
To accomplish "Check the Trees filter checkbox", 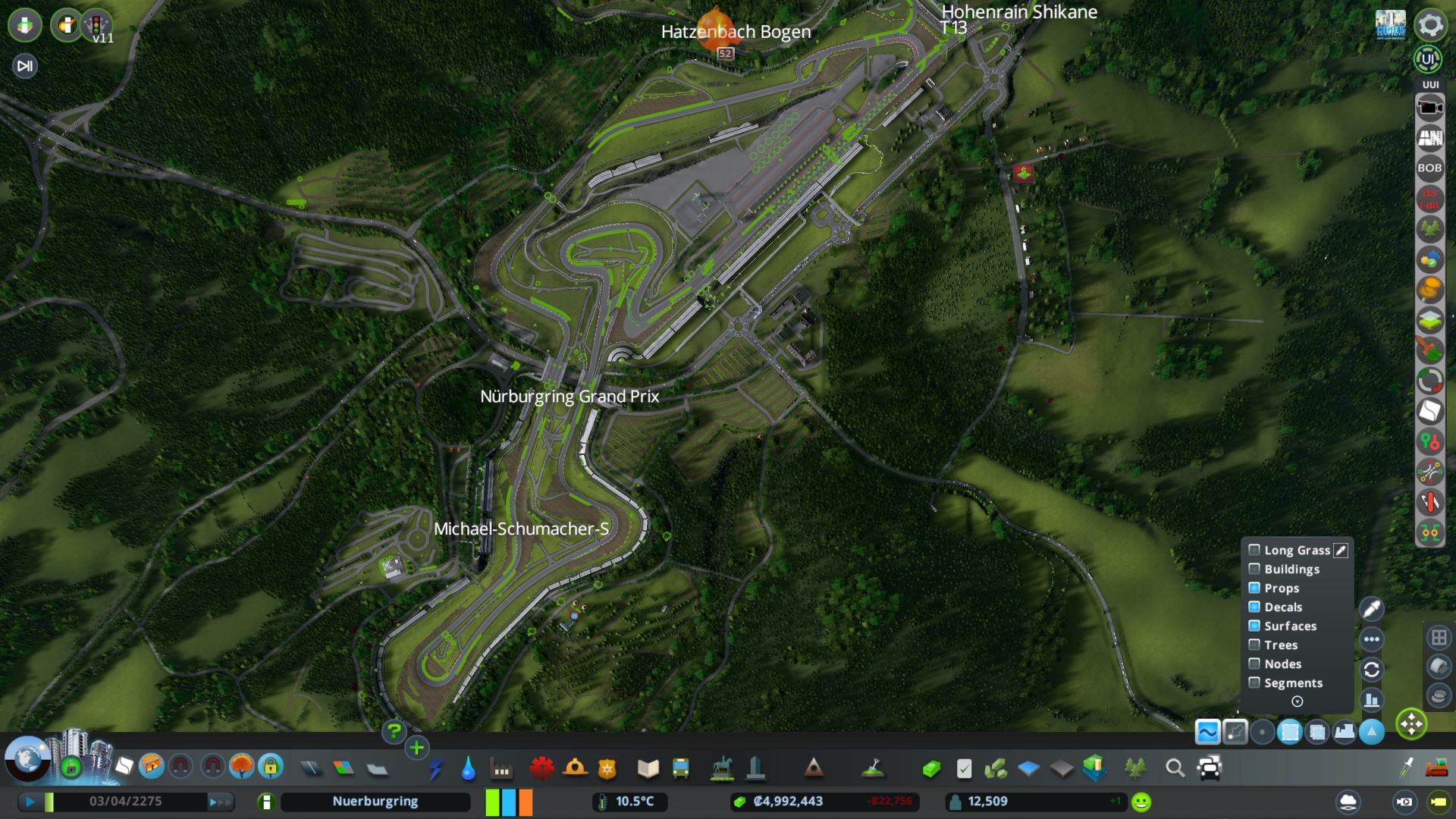I will pos(1254,645).
